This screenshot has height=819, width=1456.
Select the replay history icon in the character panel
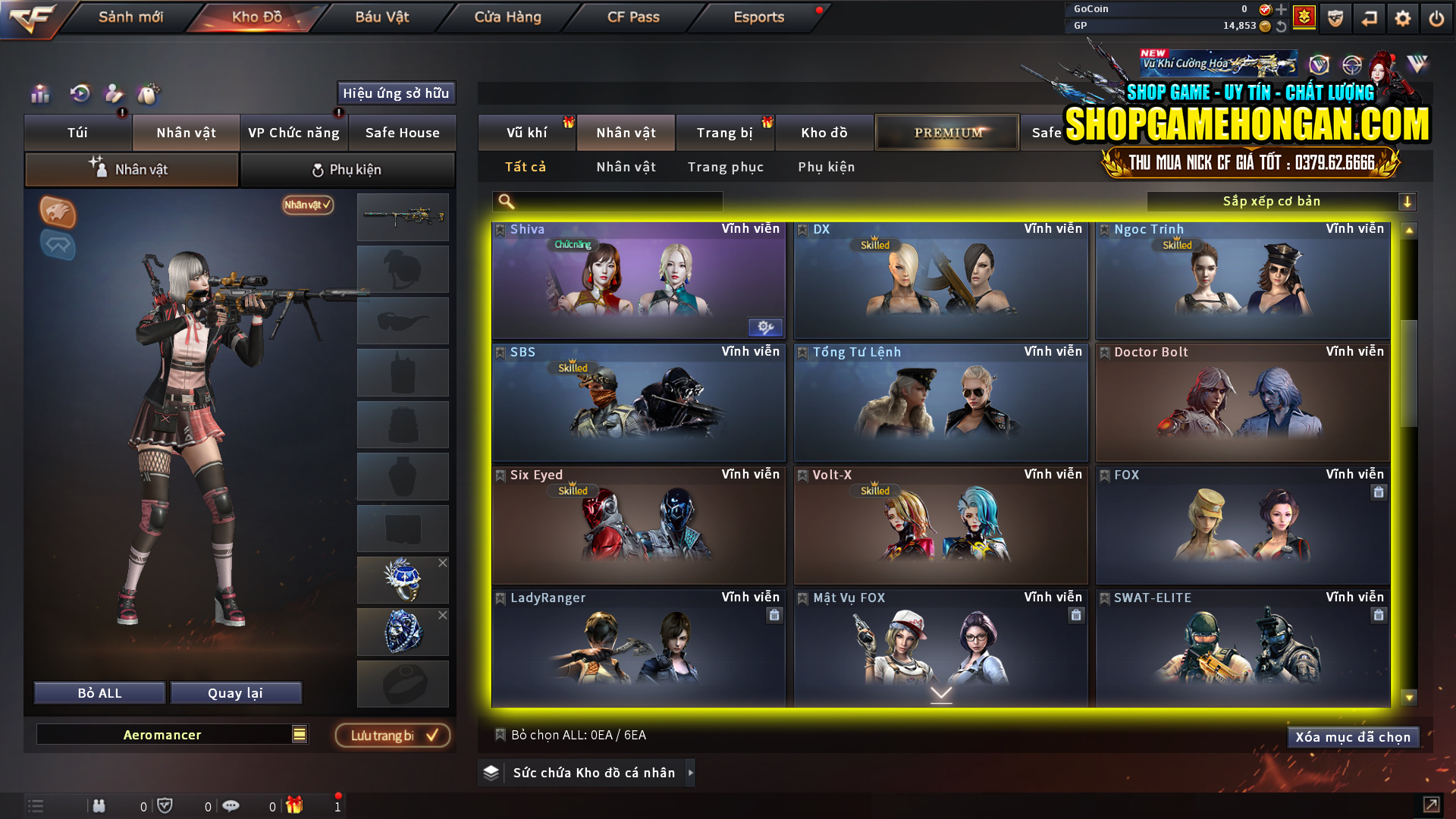(x=80, y=94)
